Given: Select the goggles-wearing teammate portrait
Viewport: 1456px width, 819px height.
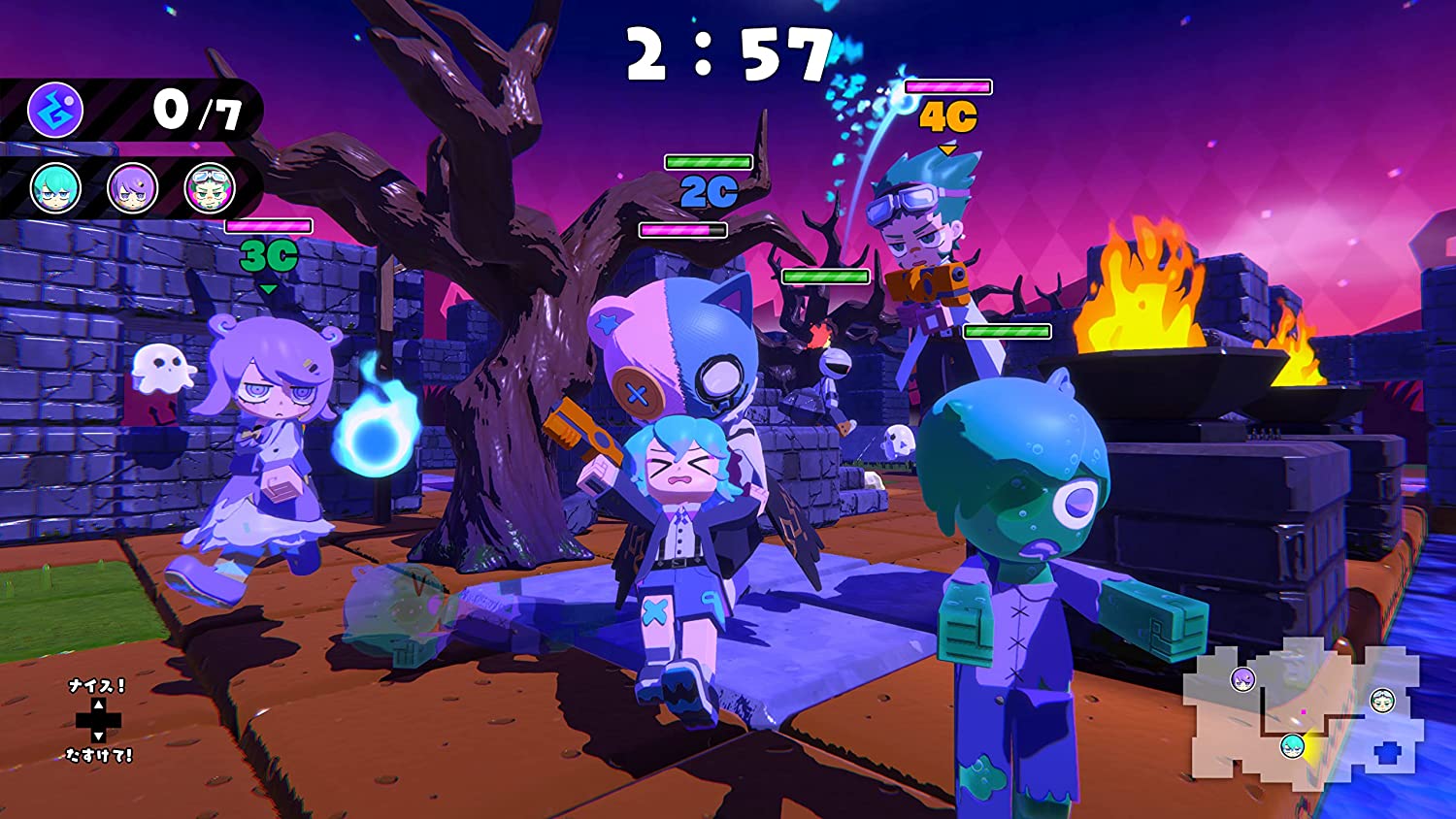Looking at the screenshot, I should [x=210, y=187].
